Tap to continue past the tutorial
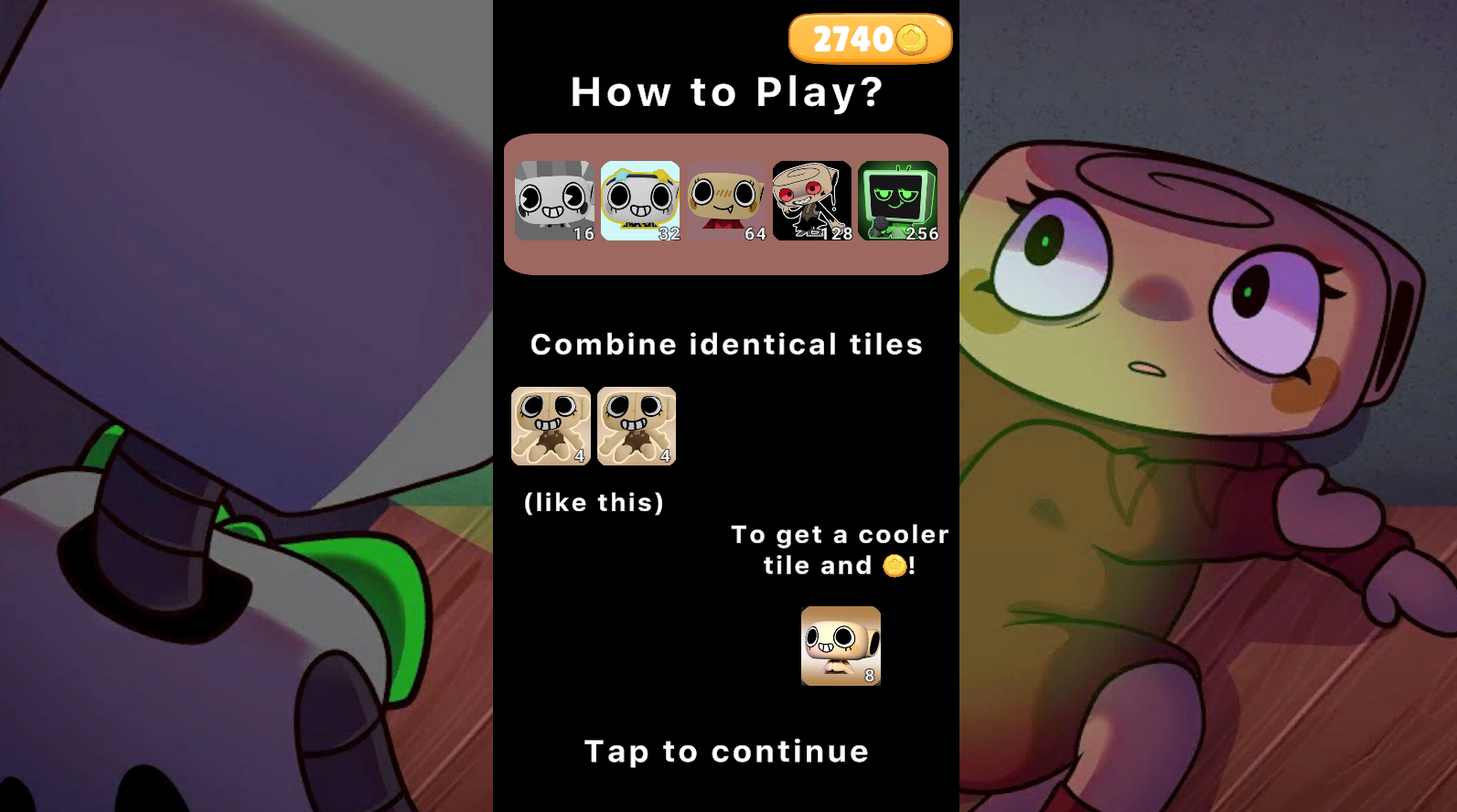The image size is (1457, 812). 726,752
